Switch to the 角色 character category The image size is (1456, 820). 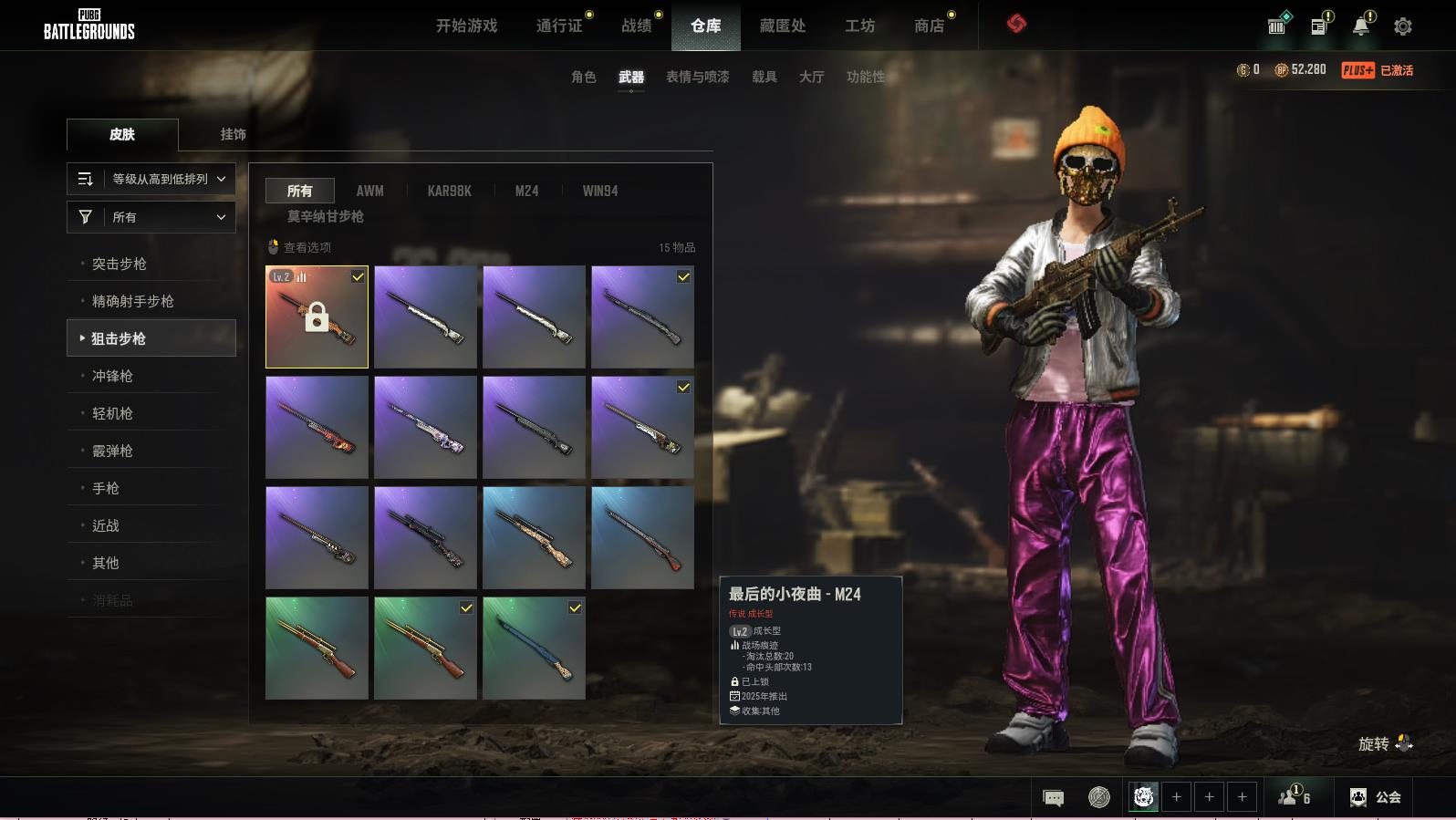coord(583,77)
